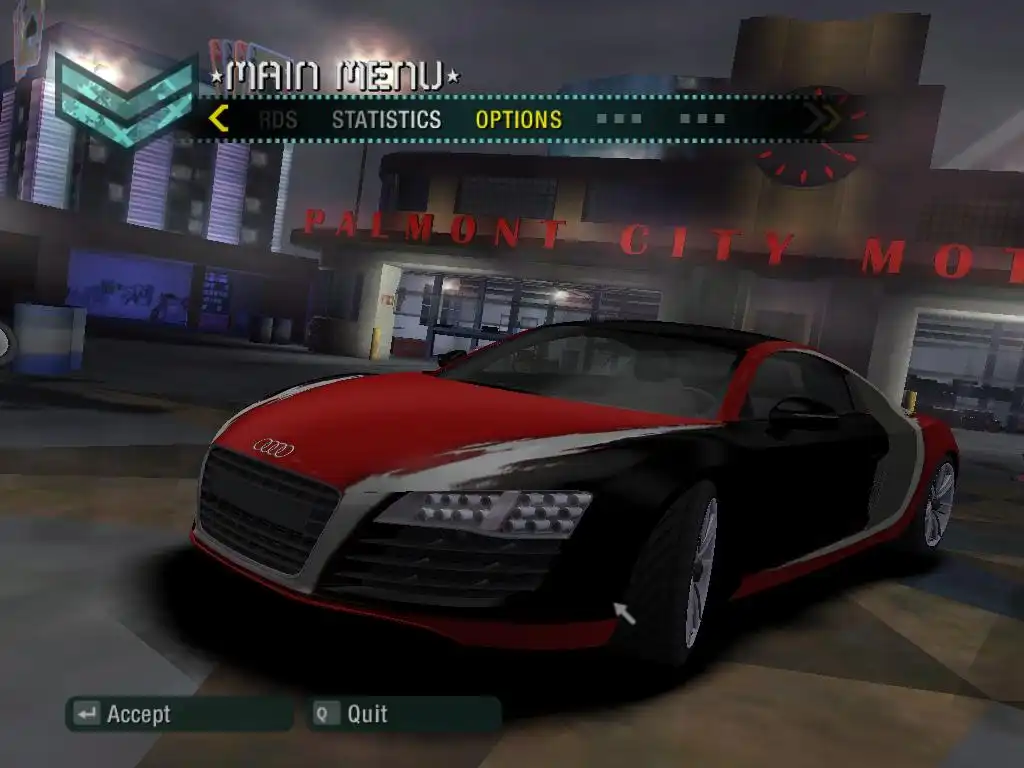This screenshot has width=1024, height=768.
Task: Click the dimmed right arrow in the menu bar
Action: [822, 119]
